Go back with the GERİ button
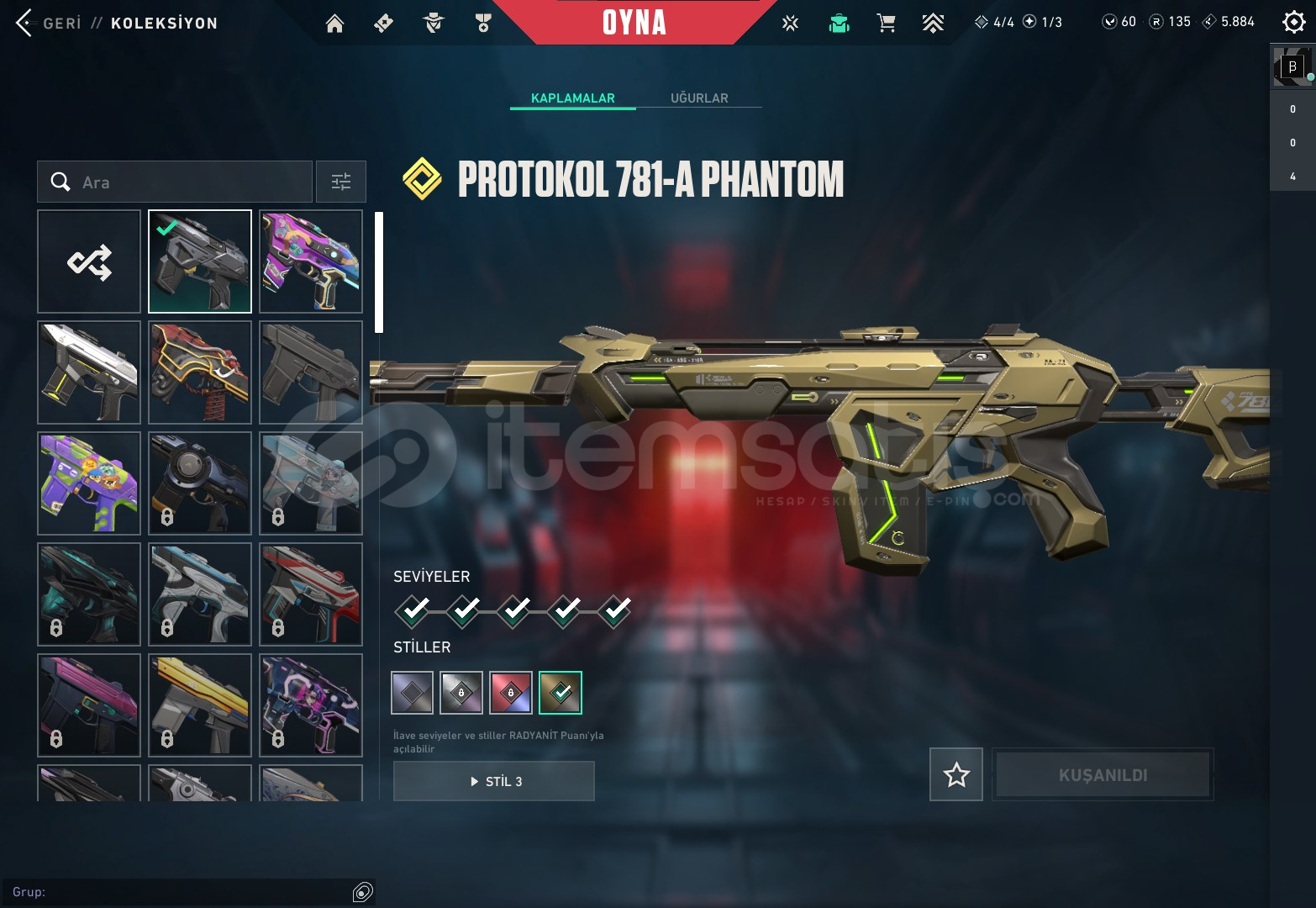The height and width of the screenshot is (908, 1316). [49, 23]
